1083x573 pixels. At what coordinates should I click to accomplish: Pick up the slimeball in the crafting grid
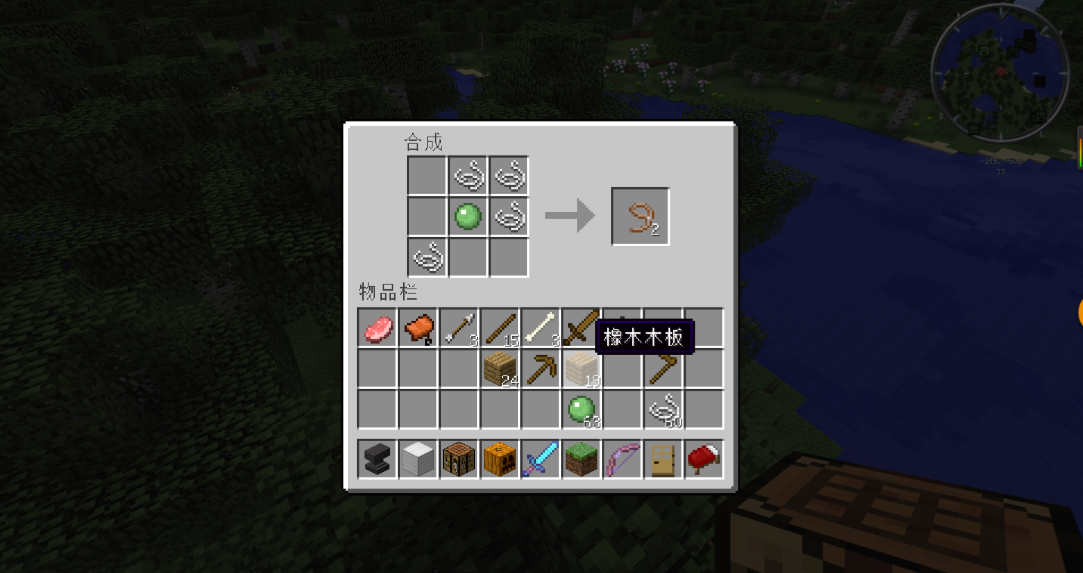click(468, 216)
